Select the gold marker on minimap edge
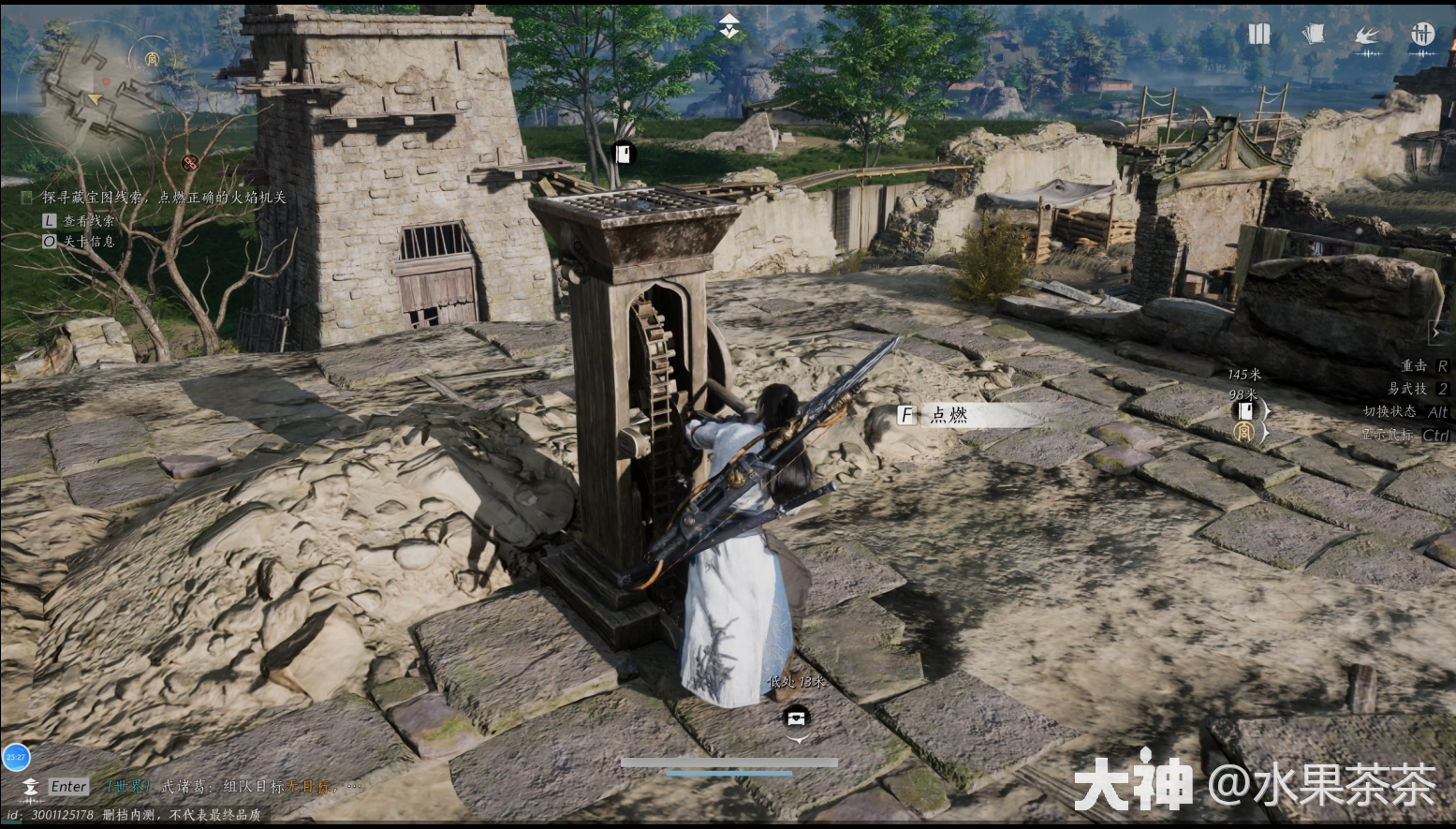This screenshot has height=829, width=1456. pyautogui.click(x=152, y=58)
